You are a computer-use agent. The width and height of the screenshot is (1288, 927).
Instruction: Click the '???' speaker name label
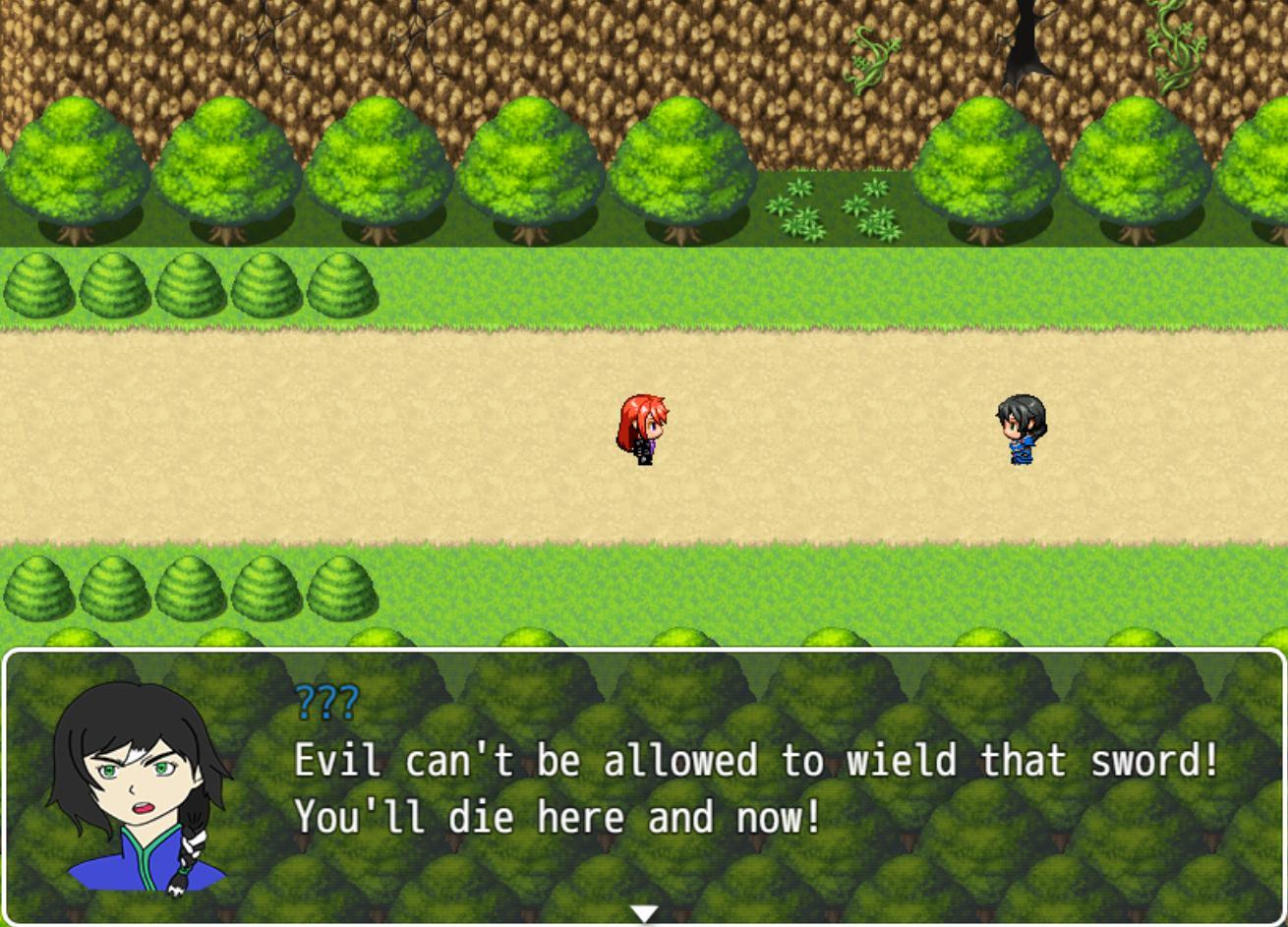[324, 701]
